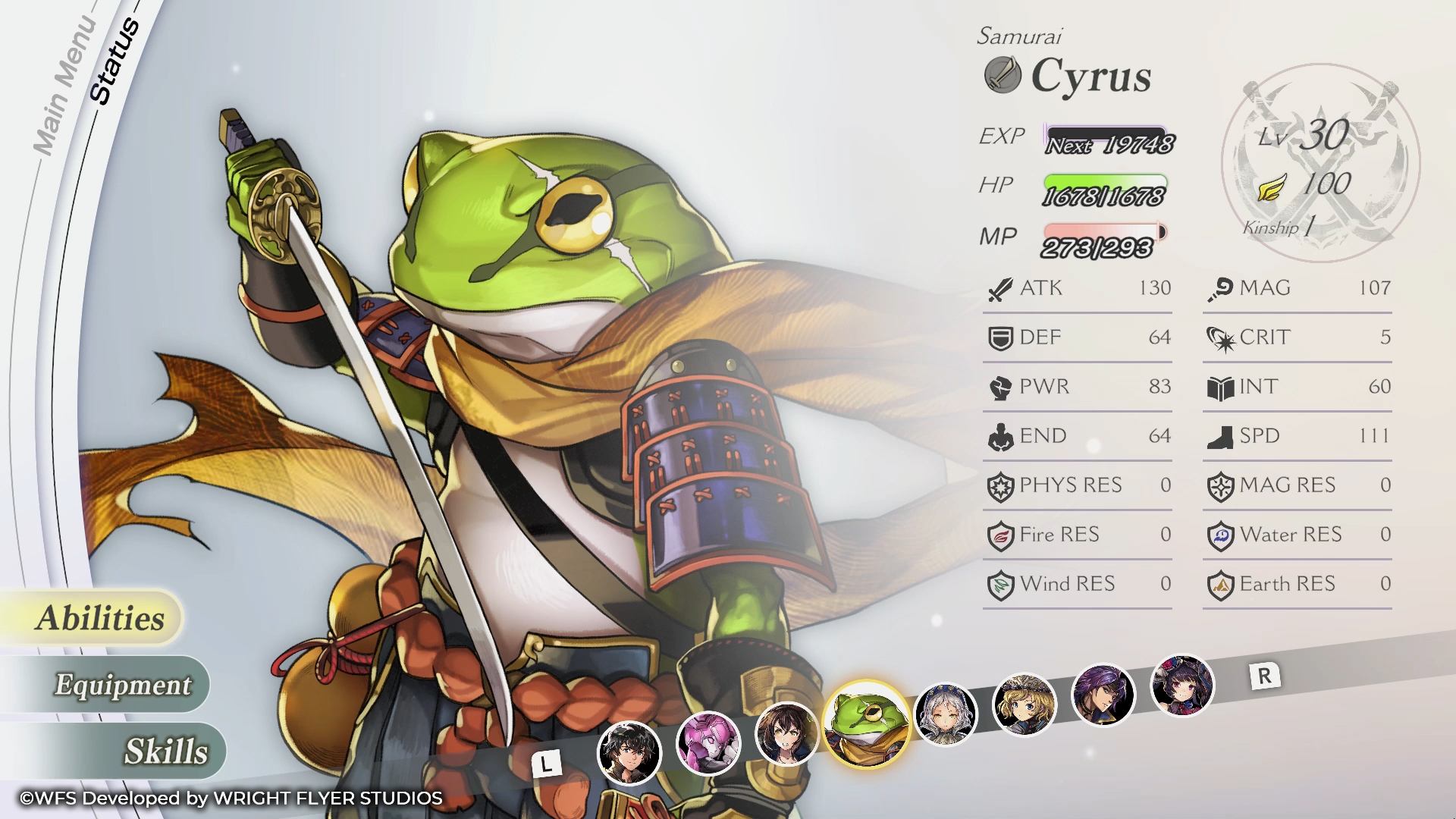Select the dark-haired girl with pink eyes
1456x819 pixels.
tap(1181, 686)
